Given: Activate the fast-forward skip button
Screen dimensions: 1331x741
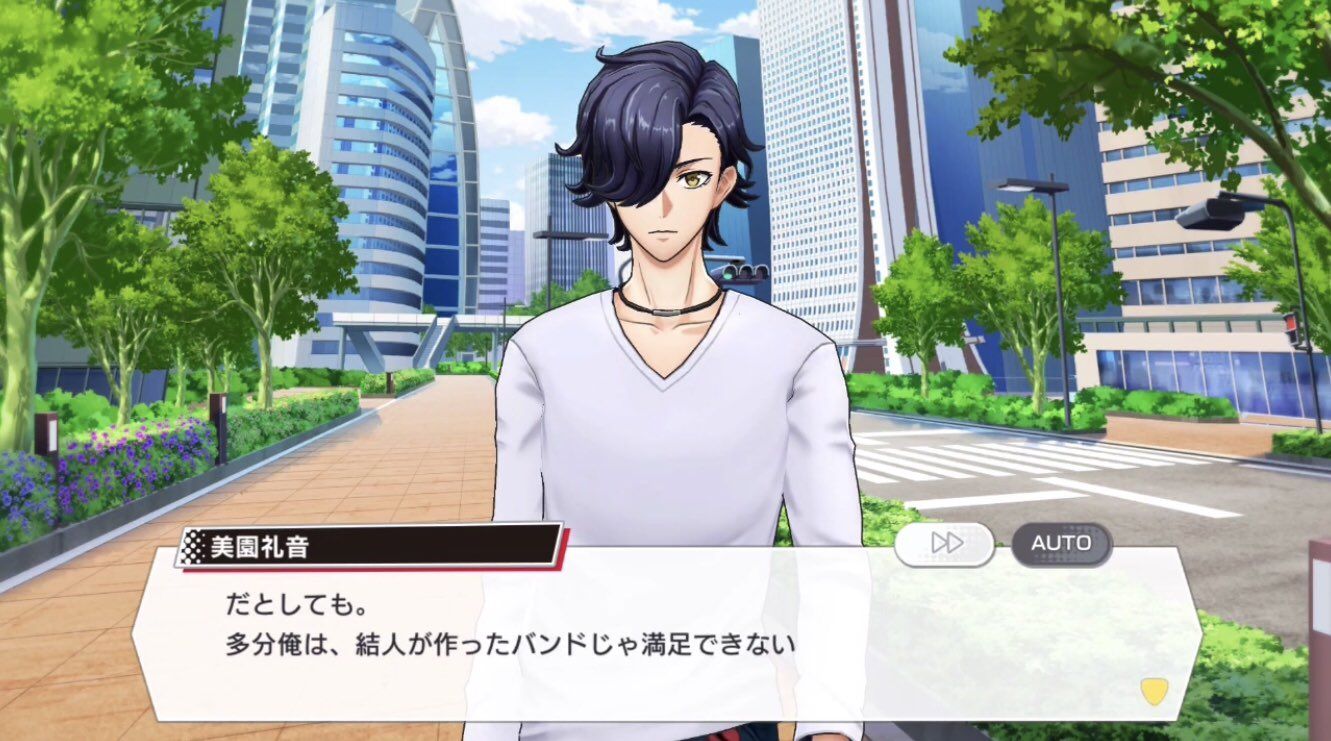Looking at the screenshot, I should tap(944, 544).
